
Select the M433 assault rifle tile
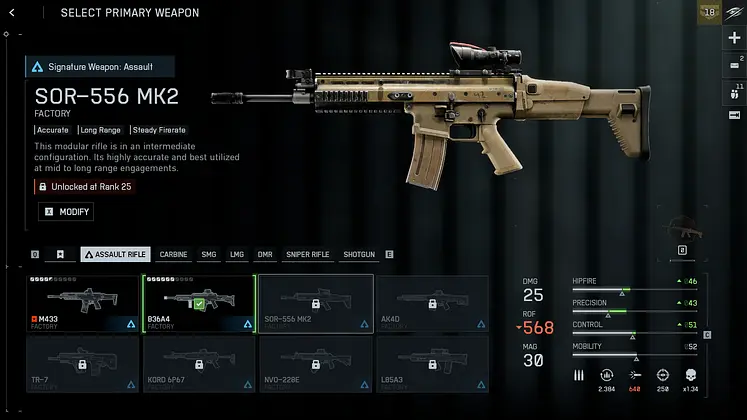pyautogui.click(x=84, y=303)
